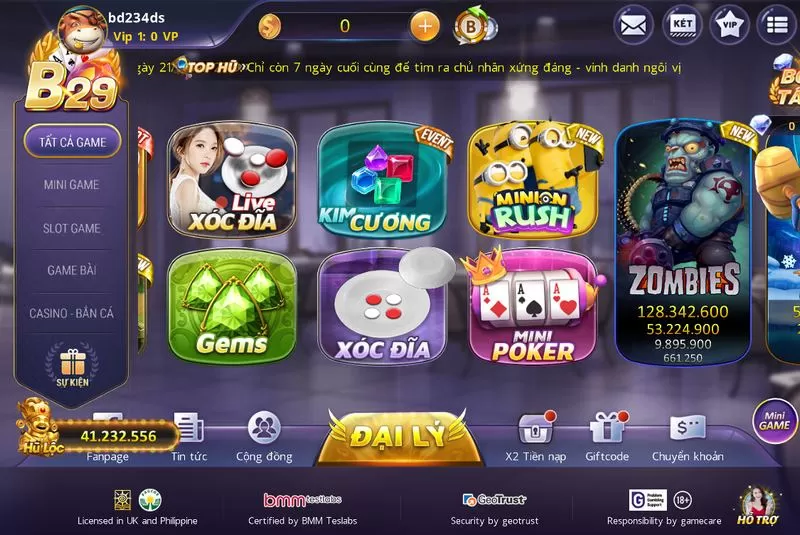Image resolution: width=800 pixels, height=535 pixels.
Task: Open the Giftcode option
Action: (x=607, y=438)
